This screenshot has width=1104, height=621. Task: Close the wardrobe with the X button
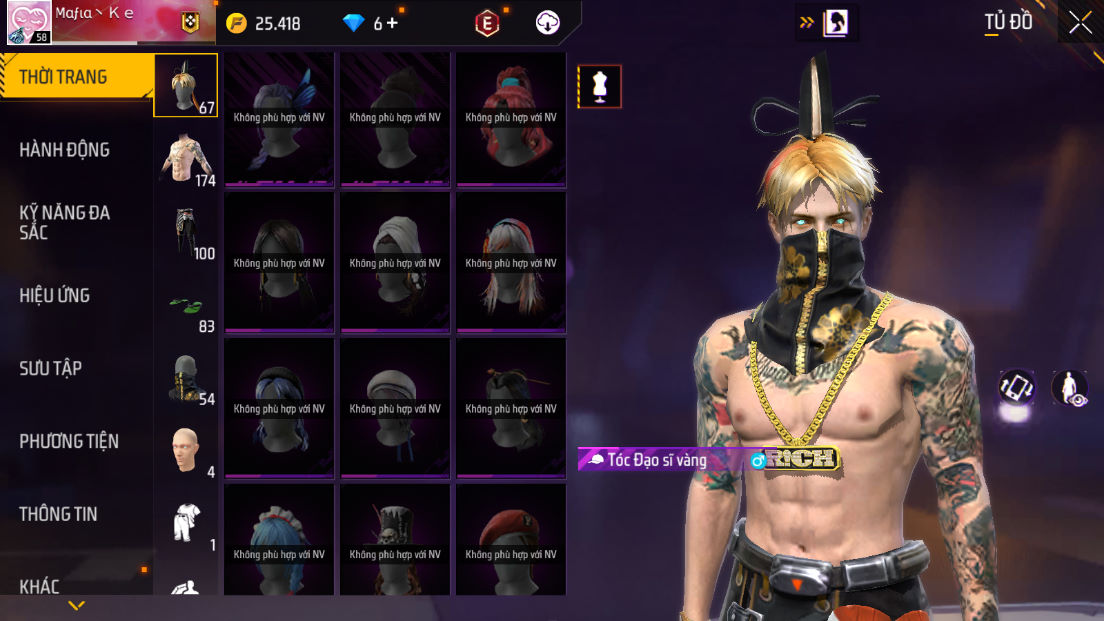[1080, 23]
